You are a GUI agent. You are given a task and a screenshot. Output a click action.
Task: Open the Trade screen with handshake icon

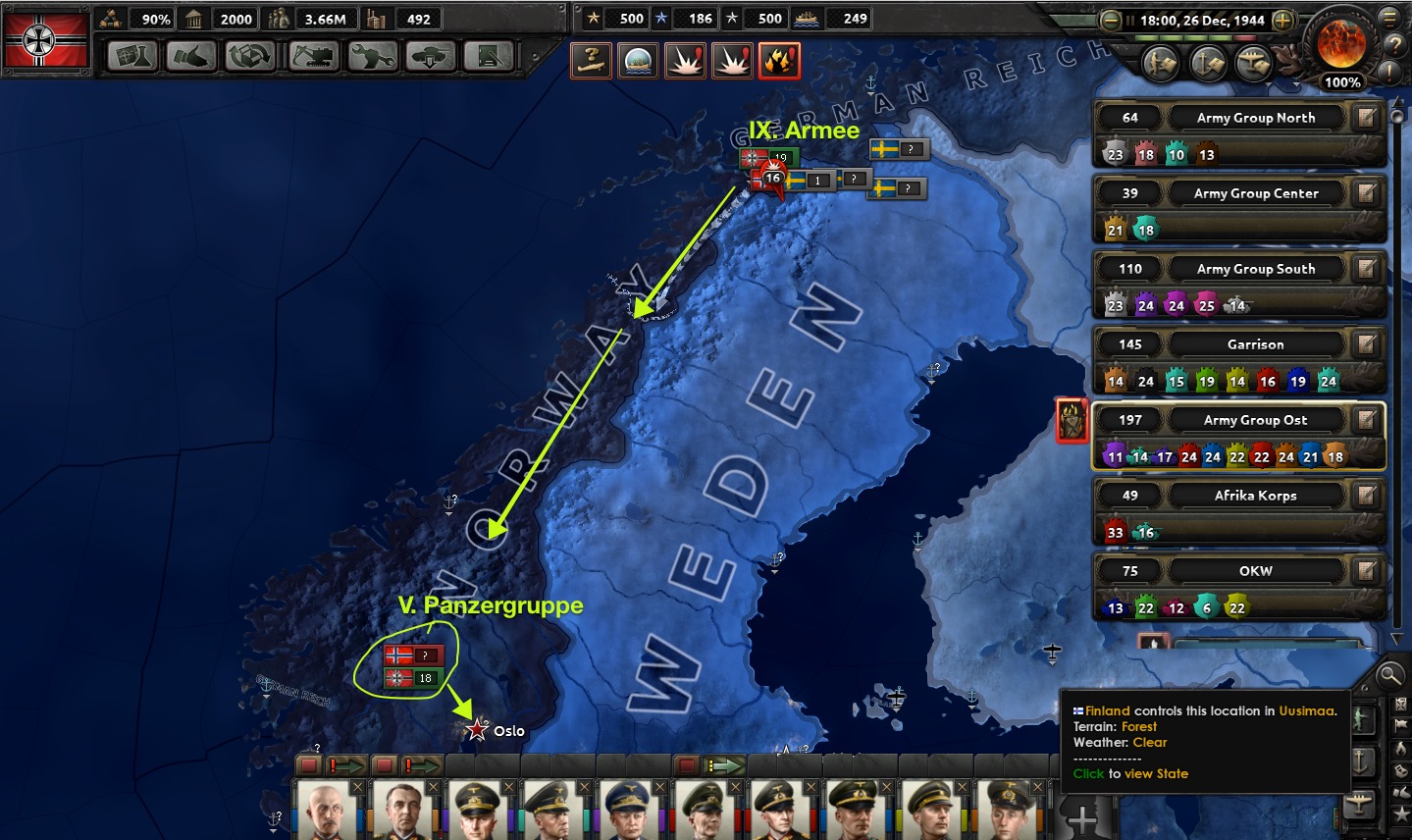[191, 57]
